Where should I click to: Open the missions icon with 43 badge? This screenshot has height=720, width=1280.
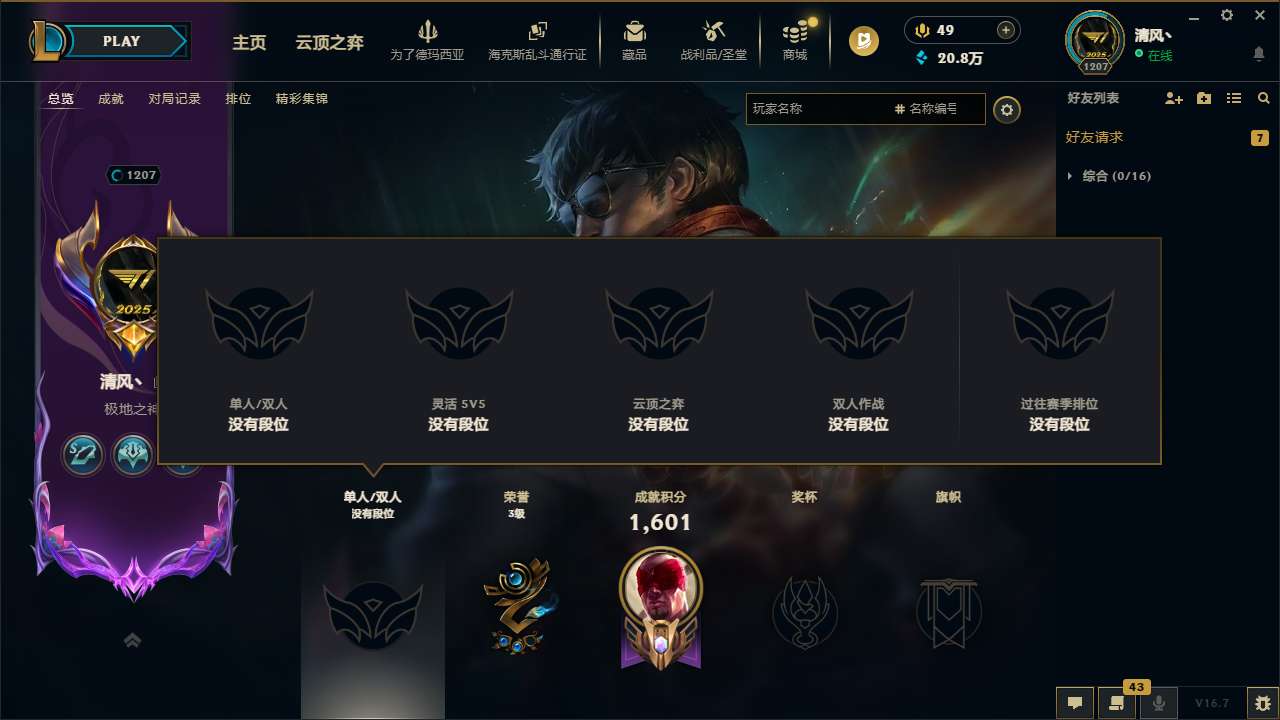pyautogui.click(x=1117, y=703)
